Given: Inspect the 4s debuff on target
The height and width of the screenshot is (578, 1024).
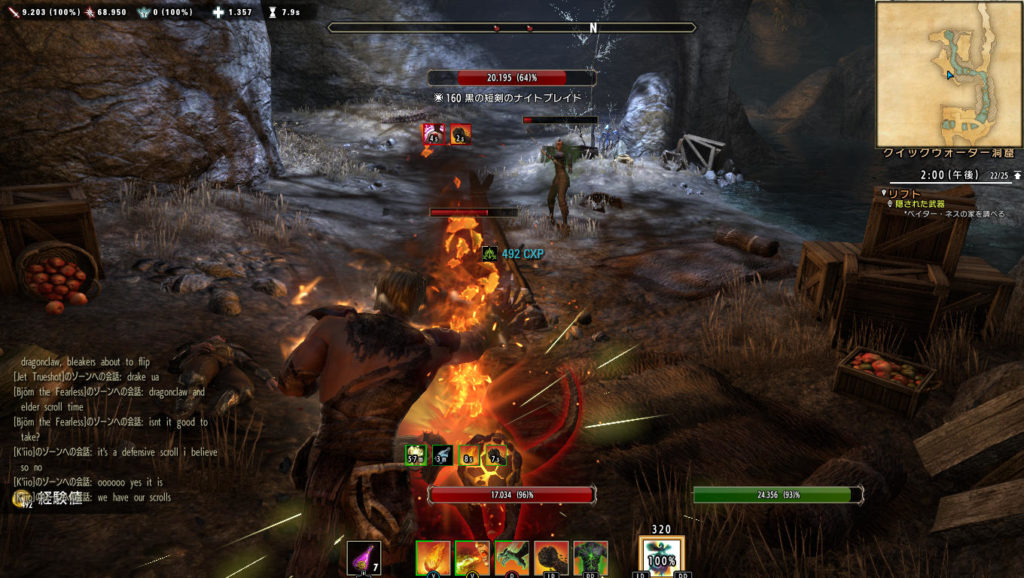Looking at the screenshot, I should [x=434, y=134].
